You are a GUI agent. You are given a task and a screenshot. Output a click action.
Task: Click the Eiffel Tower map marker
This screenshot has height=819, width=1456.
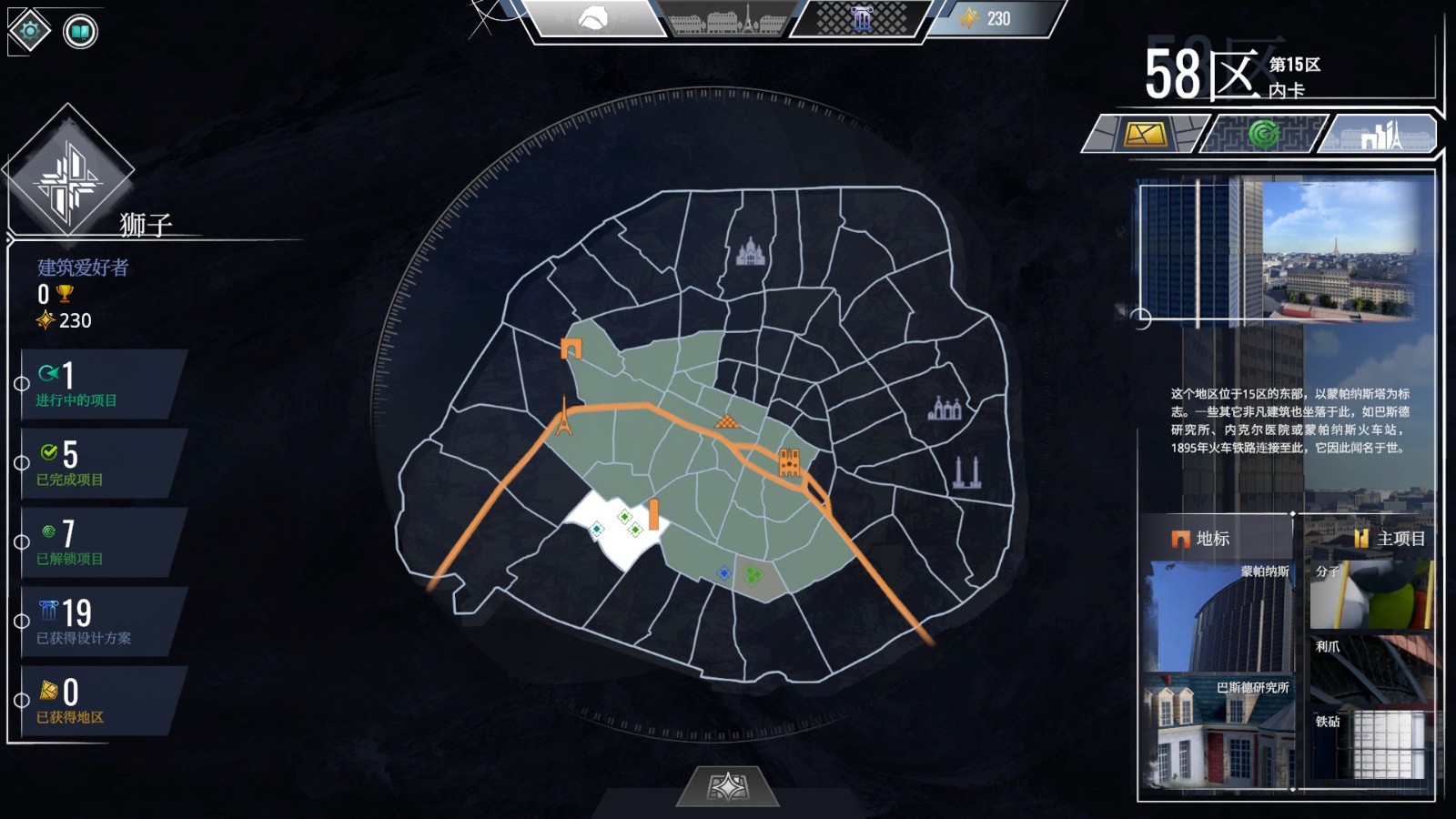(x=564, y=417)
